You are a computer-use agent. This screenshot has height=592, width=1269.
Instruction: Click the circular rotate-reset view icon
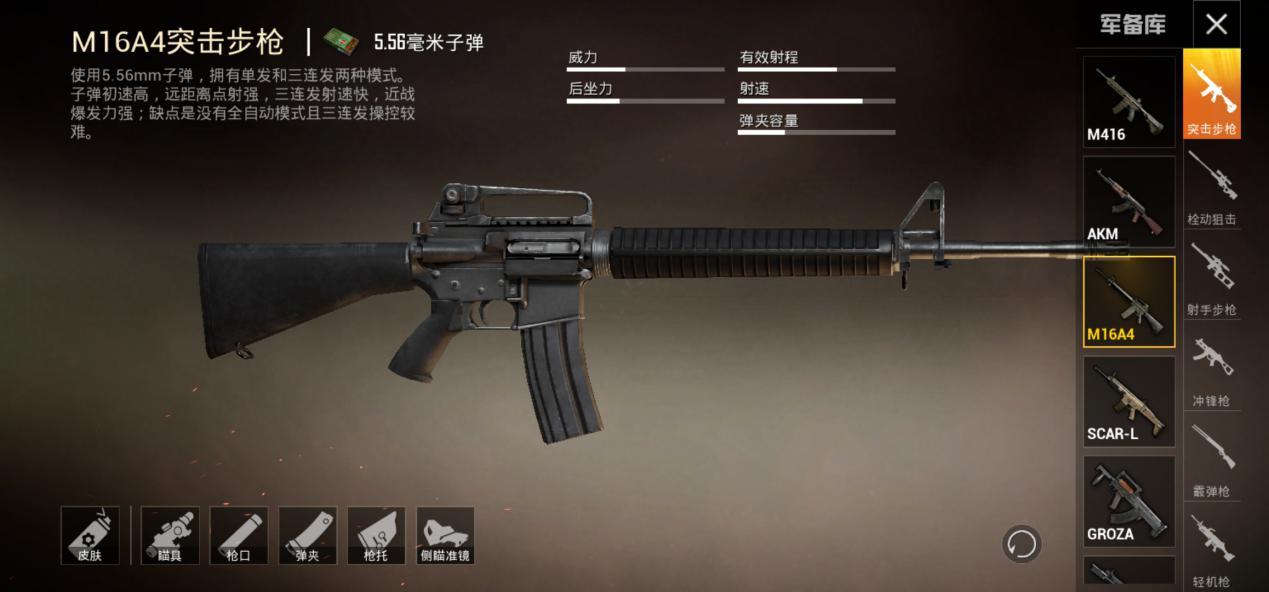[x=1022, y=545]
